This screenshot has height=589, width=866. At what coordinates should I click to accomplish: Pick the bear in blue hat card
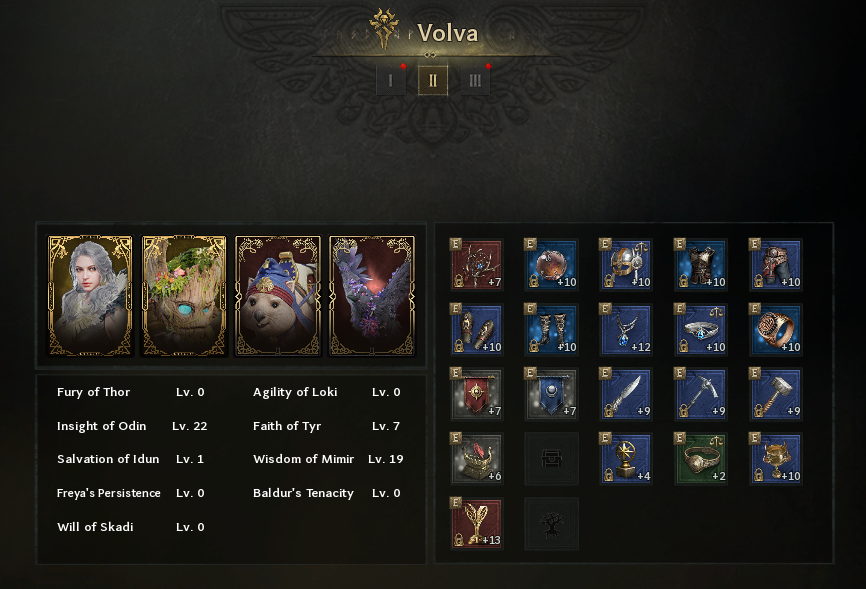click(278, 296)
